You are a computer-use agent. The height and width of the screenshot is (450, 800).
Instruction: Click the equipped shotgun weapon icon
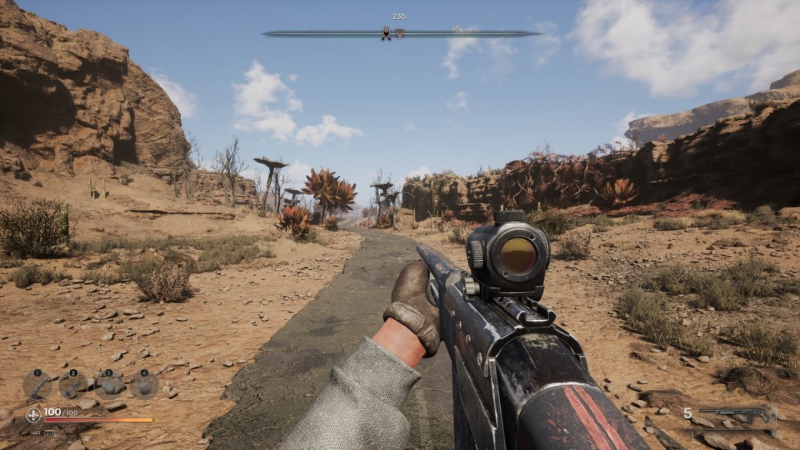(x=737, y=415)
